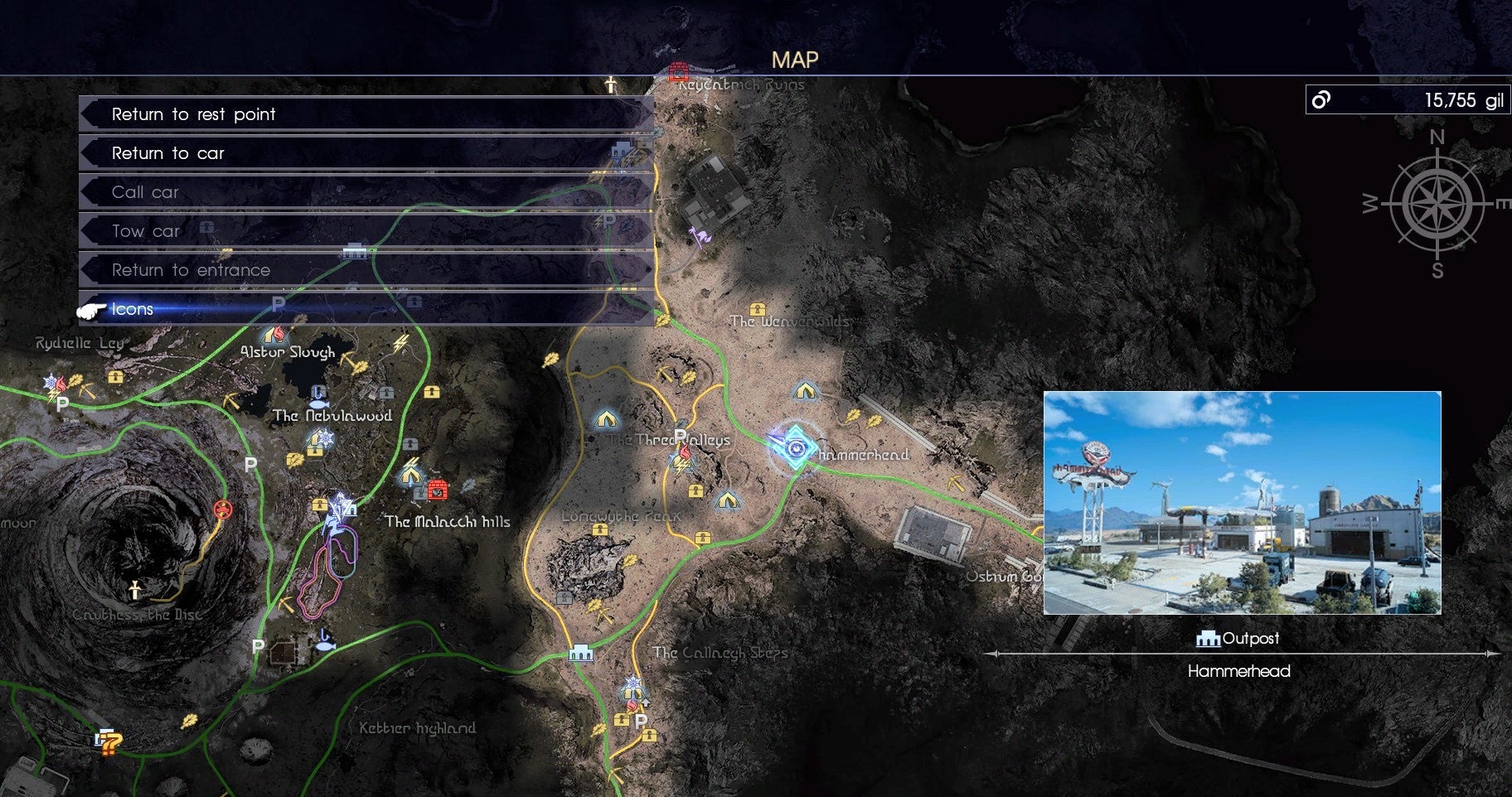Click the red shop icon in The Malacchi Hills
Image resolution: width=1512 pixels, height=797 pixels.
click(438, 490)
